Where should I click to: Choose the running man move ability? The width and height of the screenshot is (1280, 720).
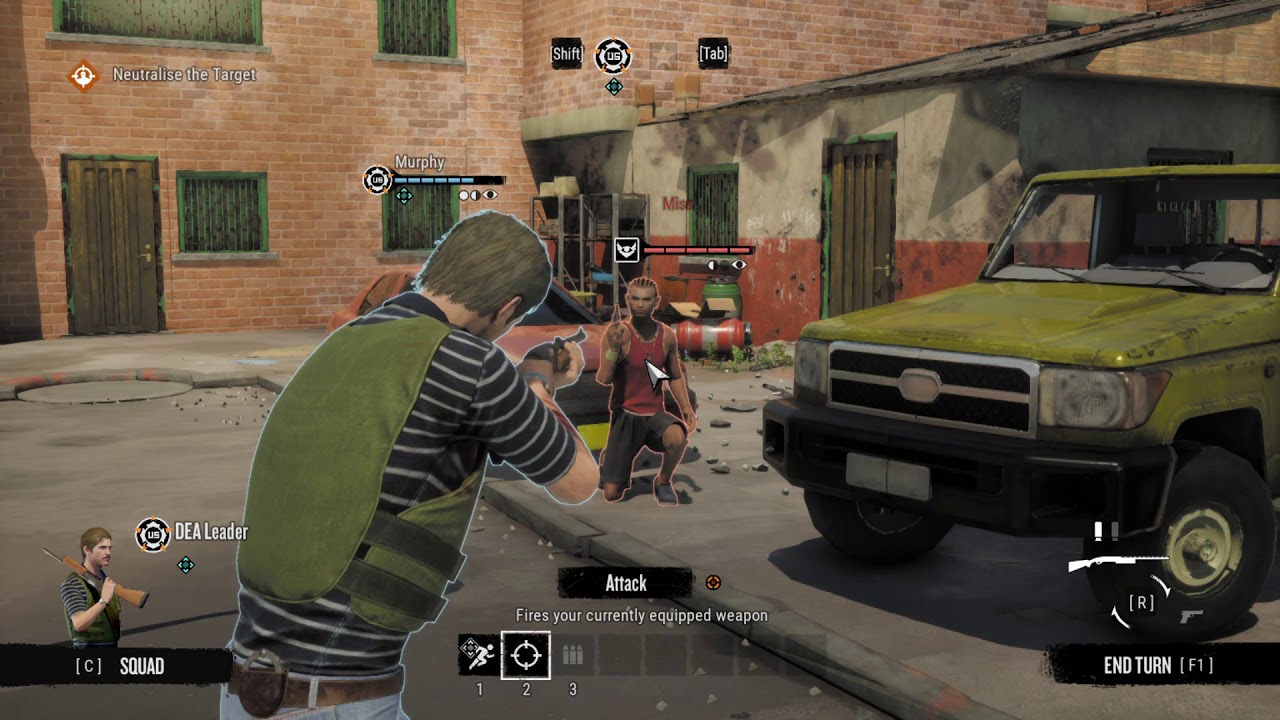[x=478, y=655]
